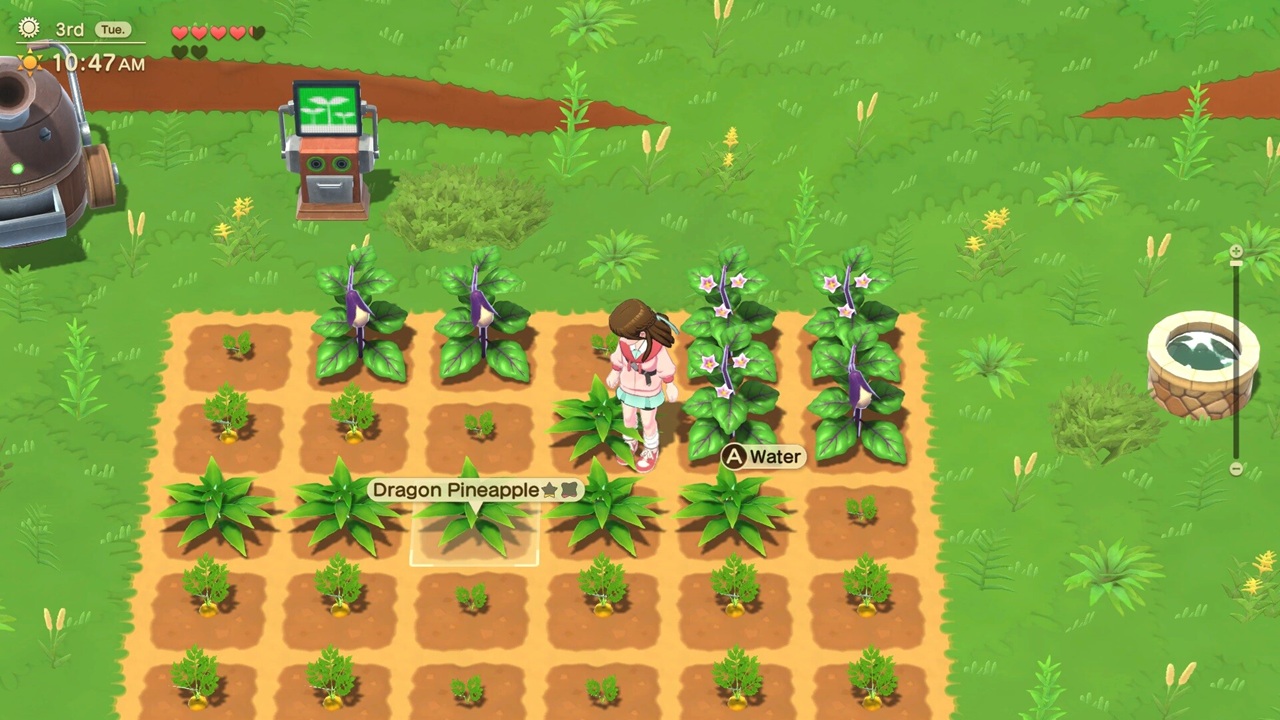Click the half-filled fifth heart
The height and width of the screenshot is (720, 1280).
[x=256, y=33]
